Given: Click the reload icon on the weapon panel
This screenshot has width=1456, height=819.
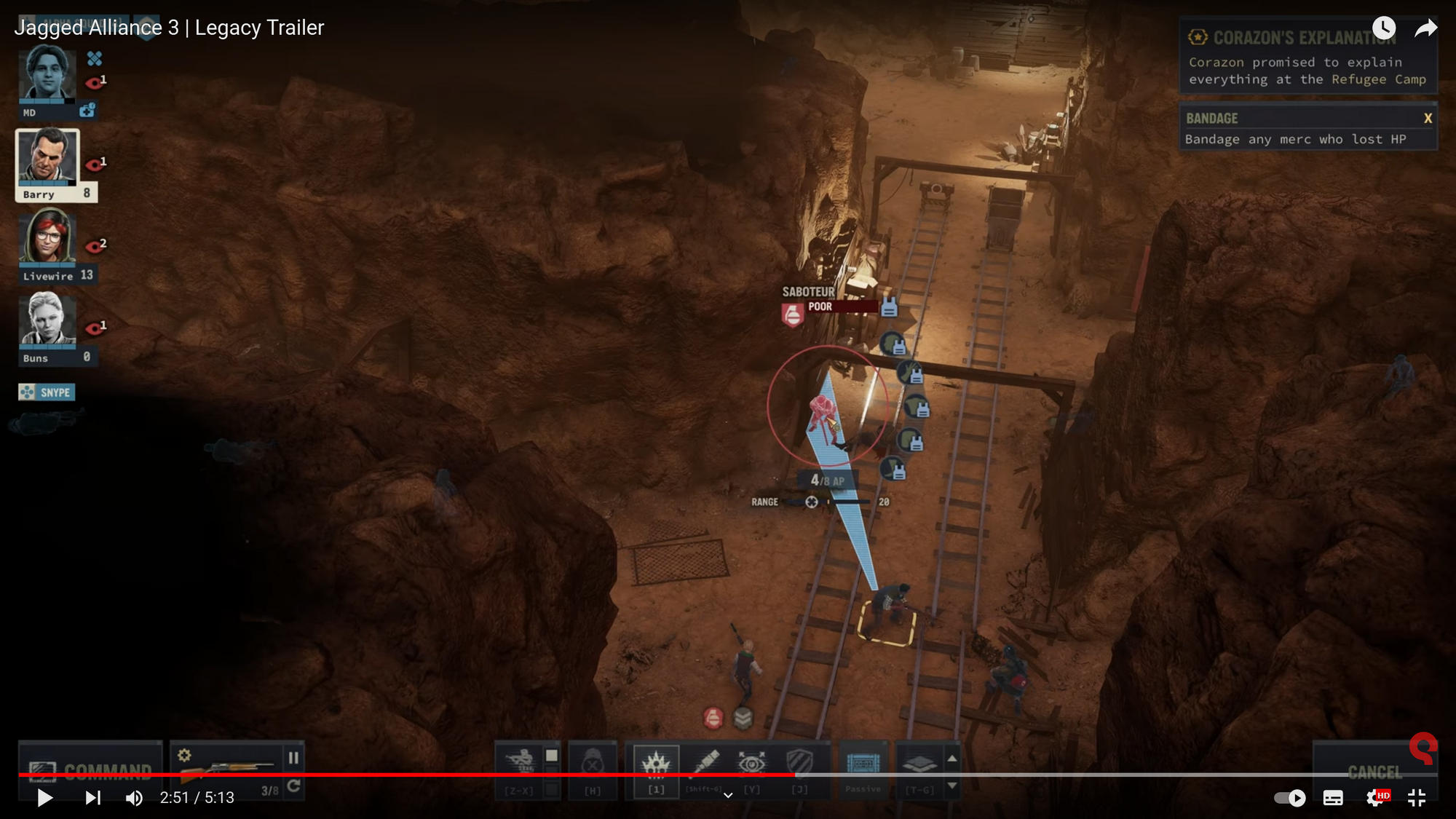Looking at the screenshot, I should coord(294,785).
